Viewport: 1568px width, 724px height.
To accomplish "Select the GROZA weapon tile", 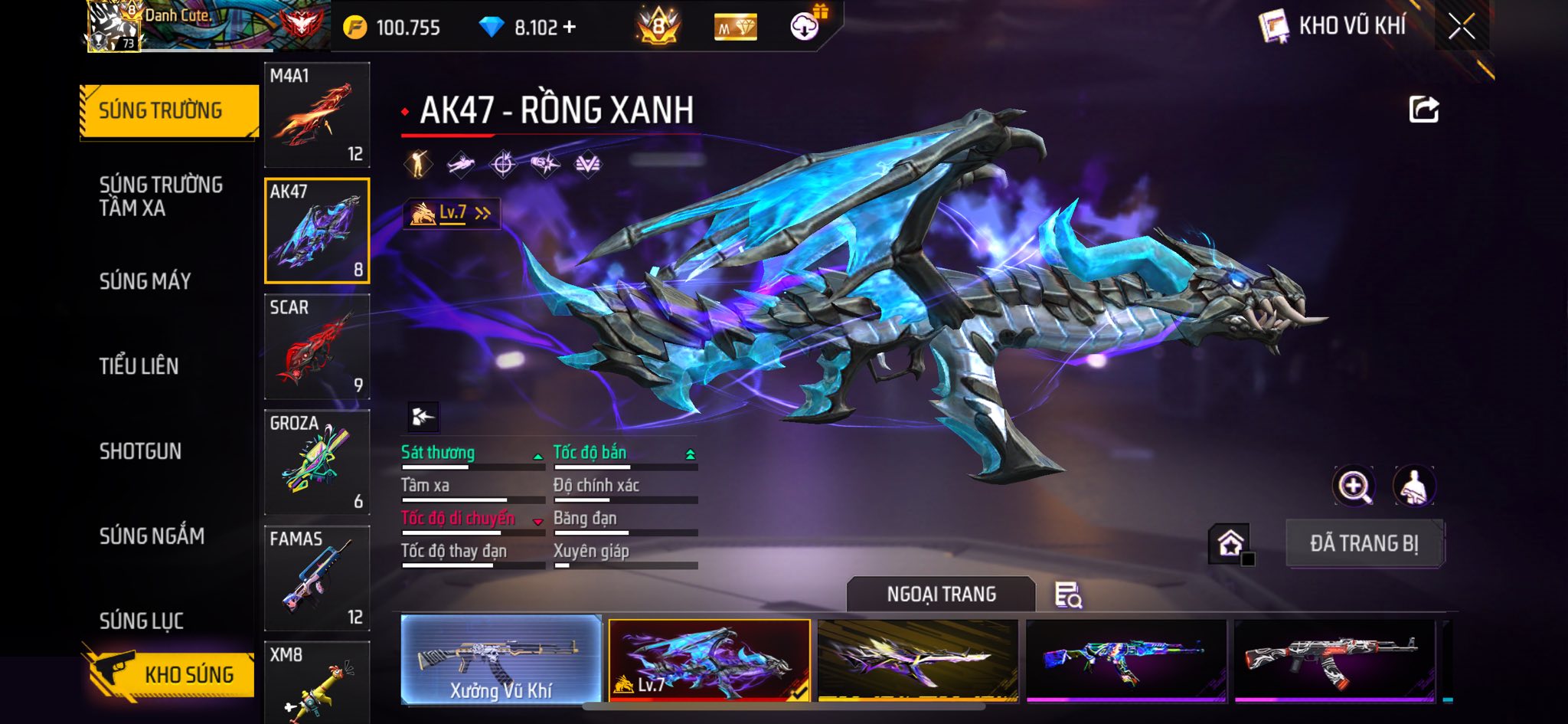I will 317,462.
